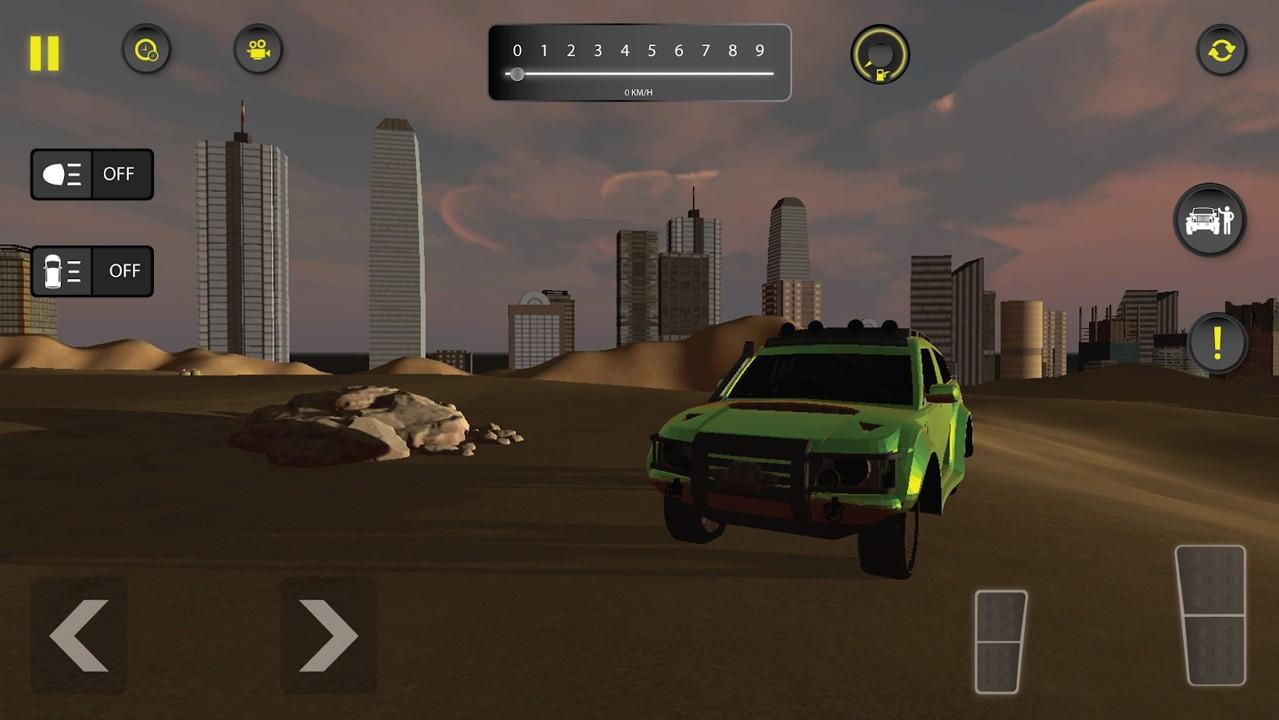Switch the camera view with the camera icon
This screenshot has height=720, width=1279.
pos(258,49)
